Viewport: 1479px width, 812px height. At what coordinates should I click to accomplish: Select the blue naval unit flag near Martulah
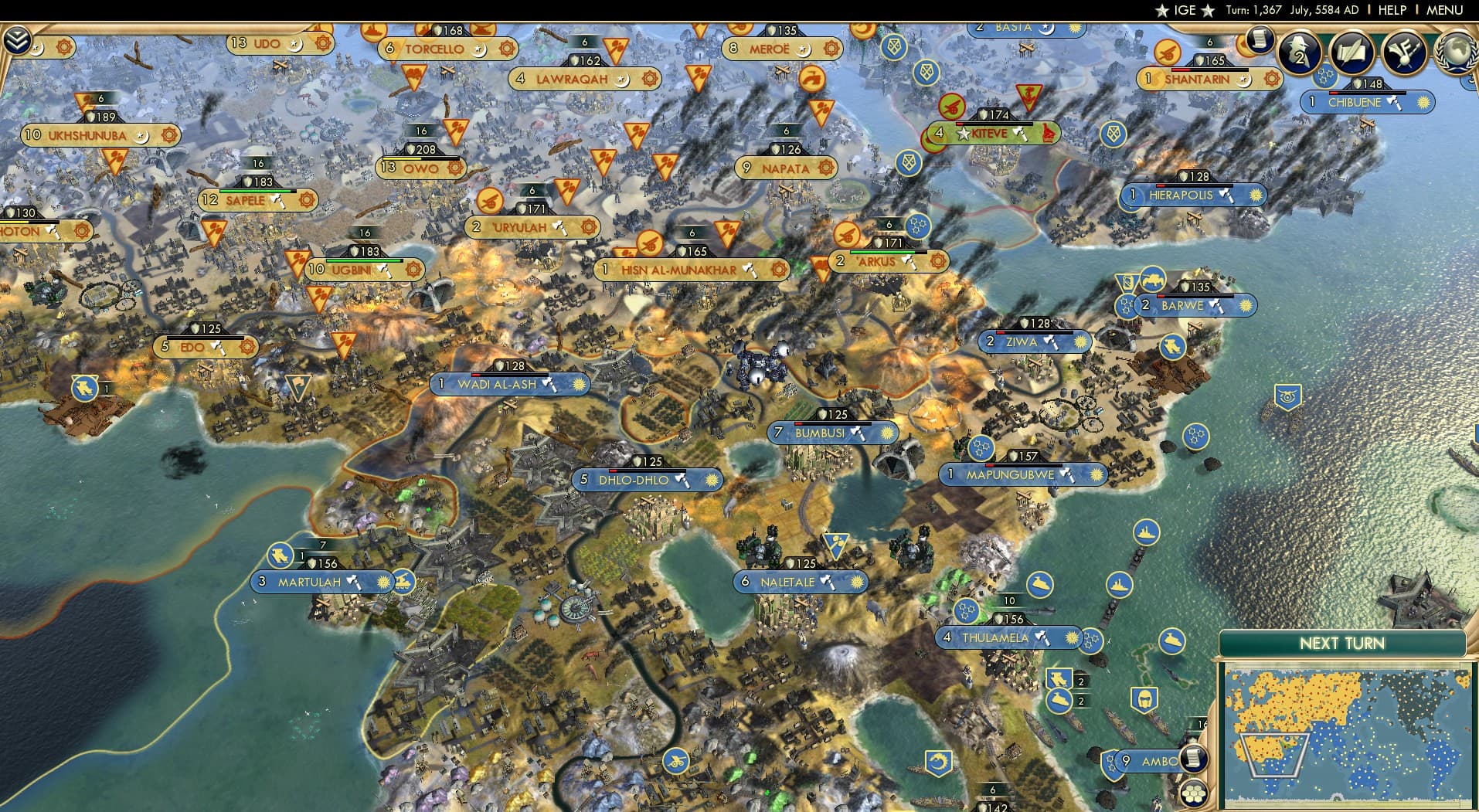[281, 555]
